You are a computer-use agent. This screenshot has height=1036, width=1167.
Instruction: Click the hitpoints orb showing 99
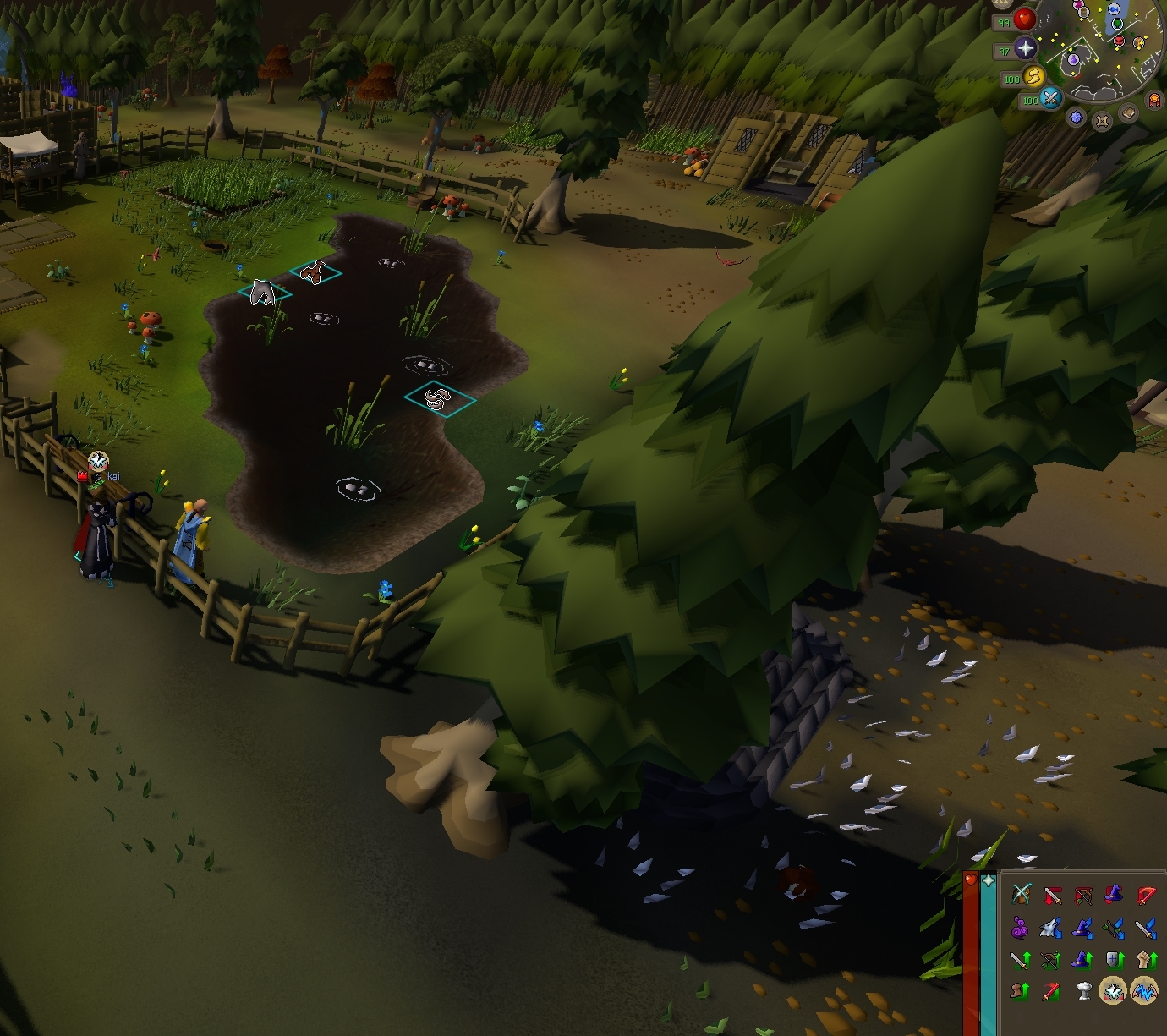click(1024, 20)
